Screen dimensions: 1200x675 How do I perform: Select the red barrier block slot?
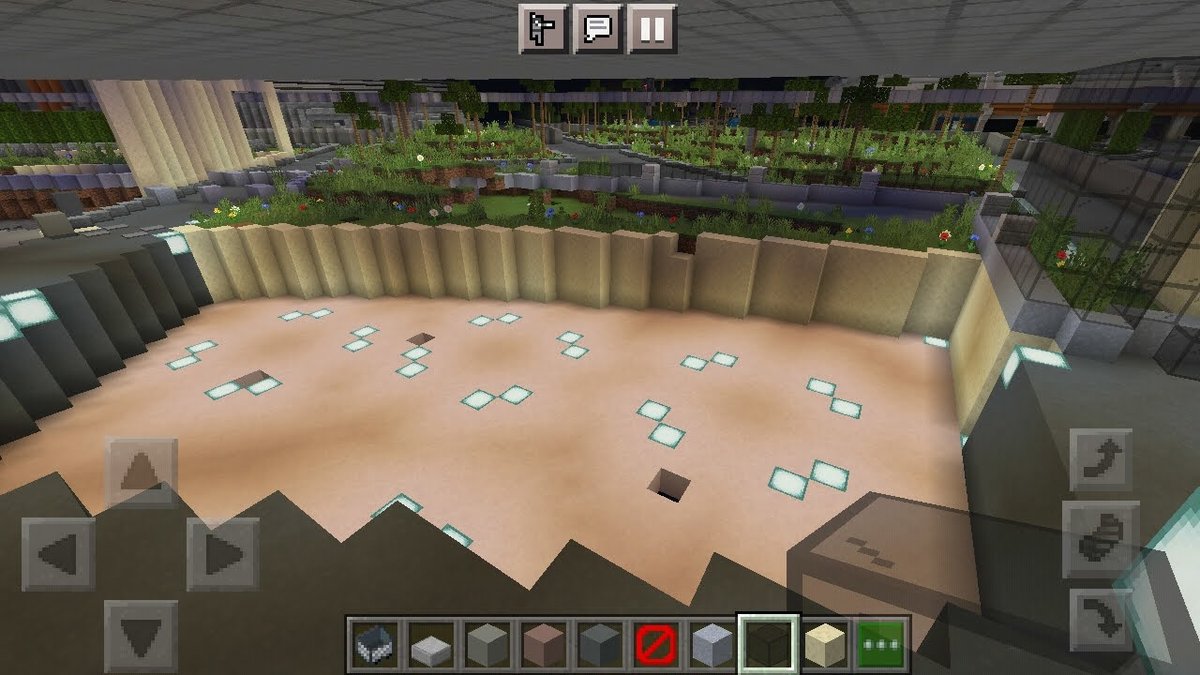(655, 643)
